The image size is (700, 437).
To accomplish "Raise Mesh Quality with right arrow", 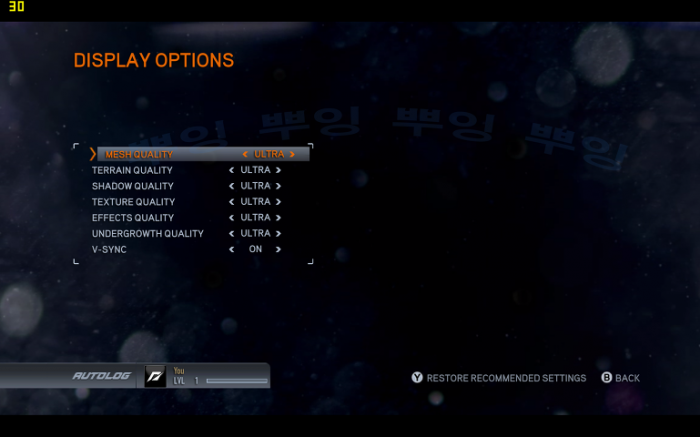I will 292,155.
